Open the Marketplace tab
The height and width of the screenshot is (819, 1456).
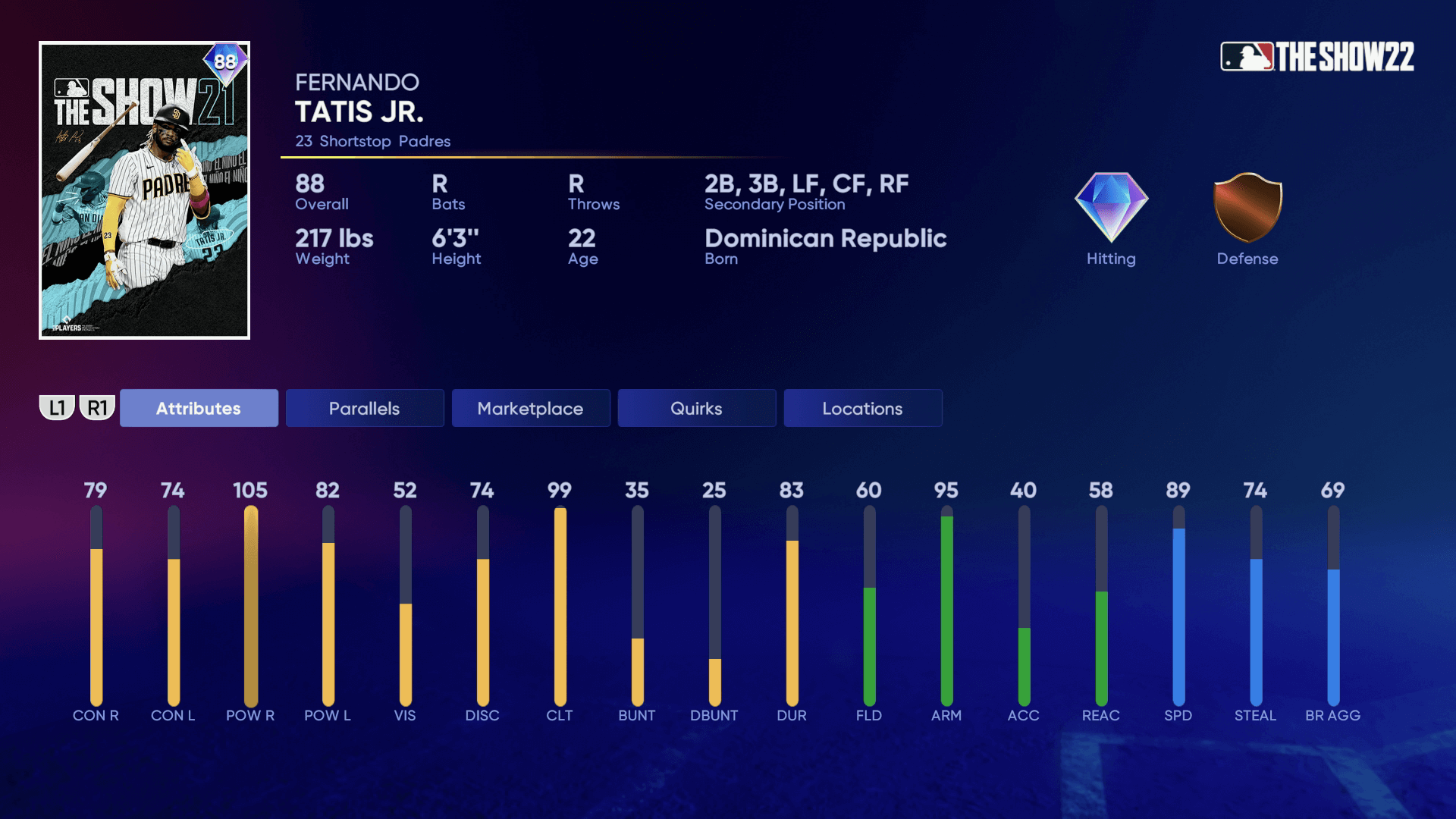pos(530,408)
